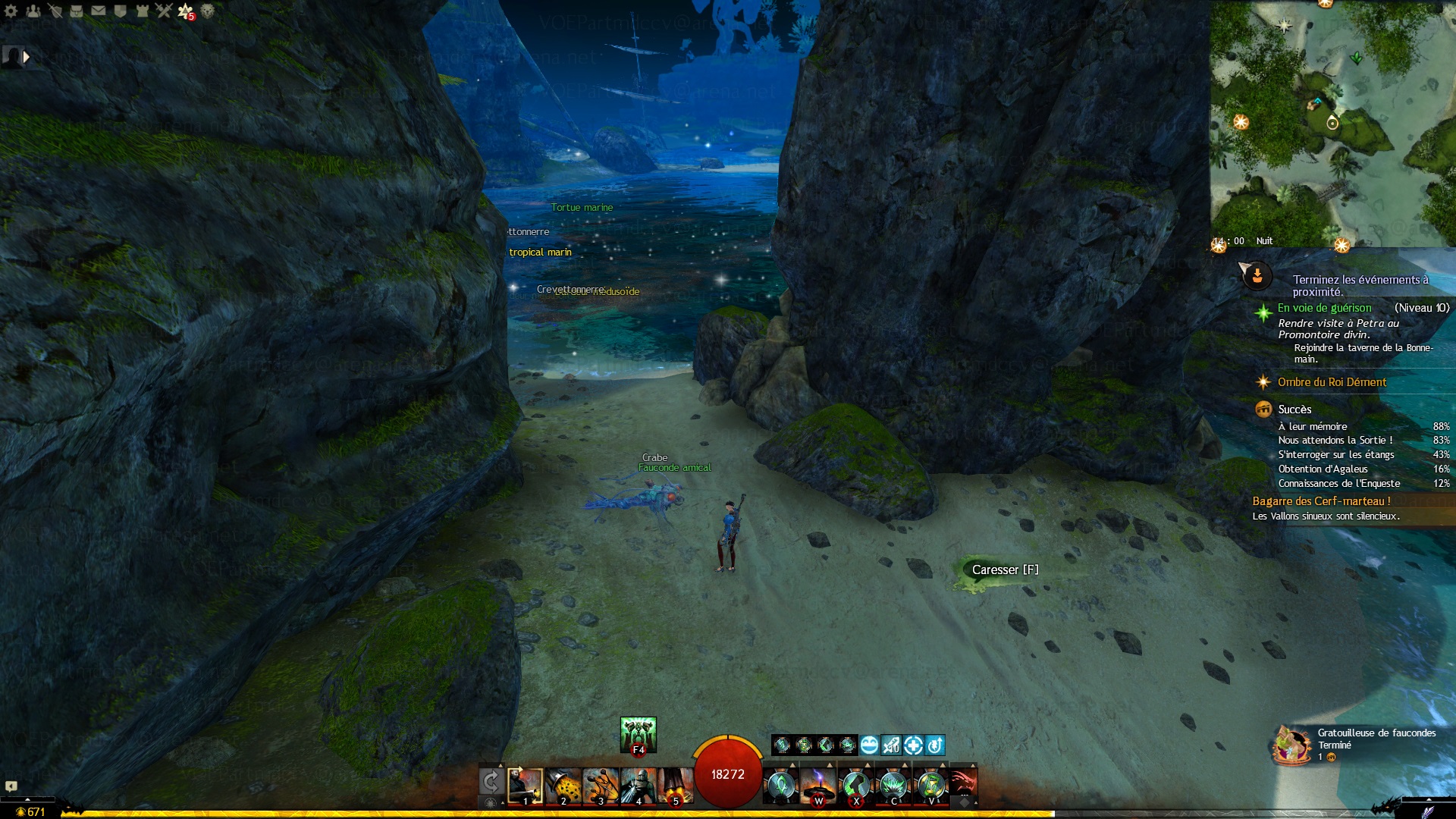Select the 'Ombre du Roi Dément' tracker entry

(1332, 382)
